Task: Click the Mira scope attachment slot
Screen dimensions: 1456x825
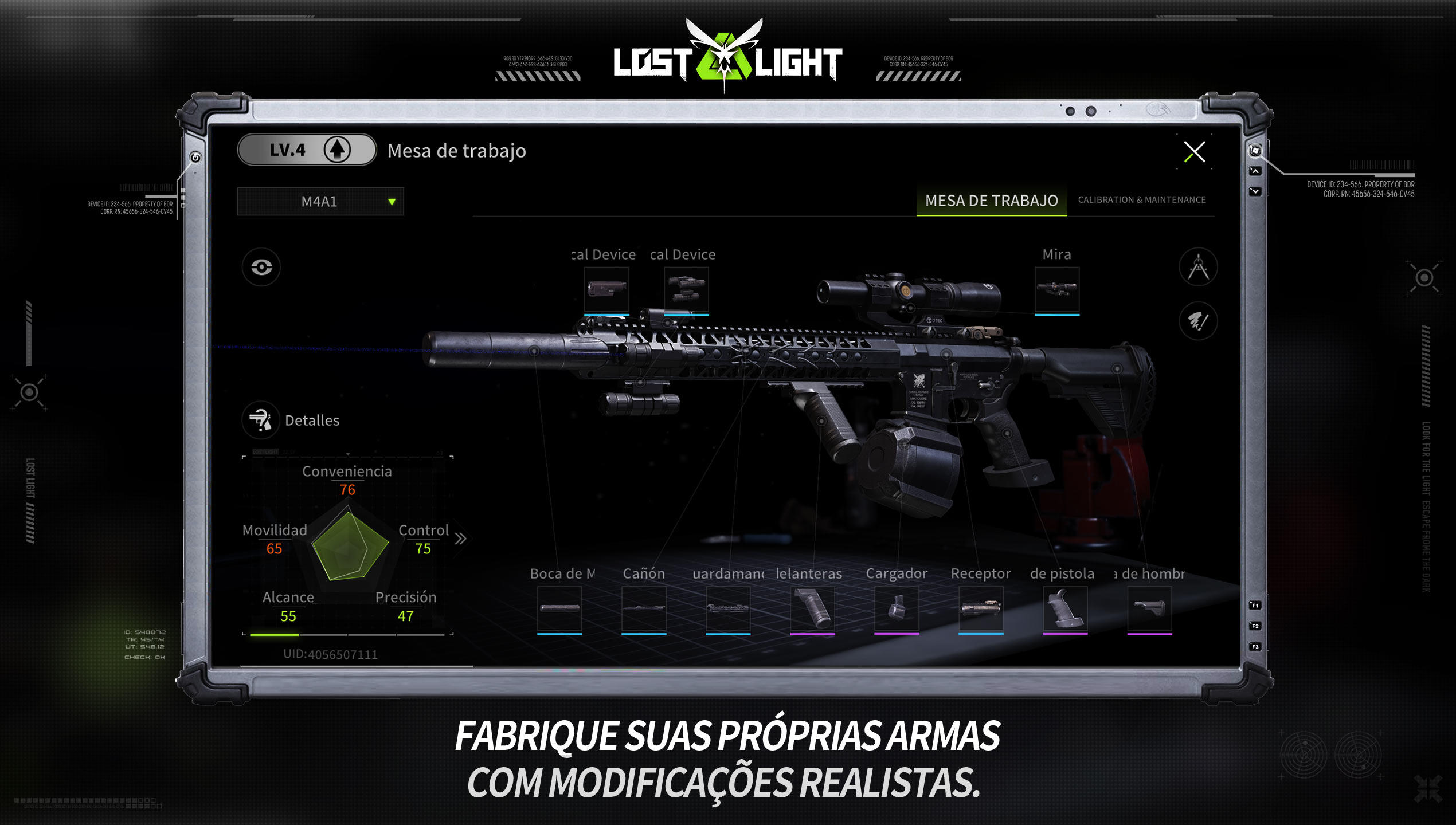Action: [1058, 290]
